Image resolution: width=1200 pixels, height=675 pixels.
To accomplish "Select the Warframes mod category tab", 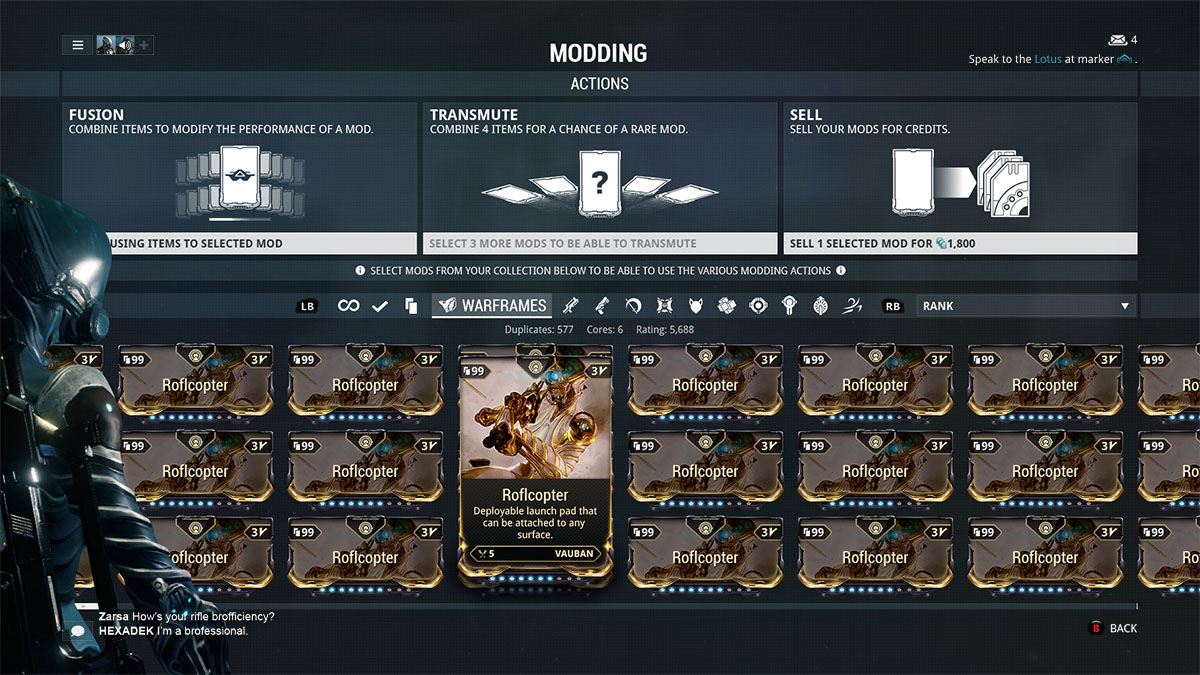I will [492, 306].
